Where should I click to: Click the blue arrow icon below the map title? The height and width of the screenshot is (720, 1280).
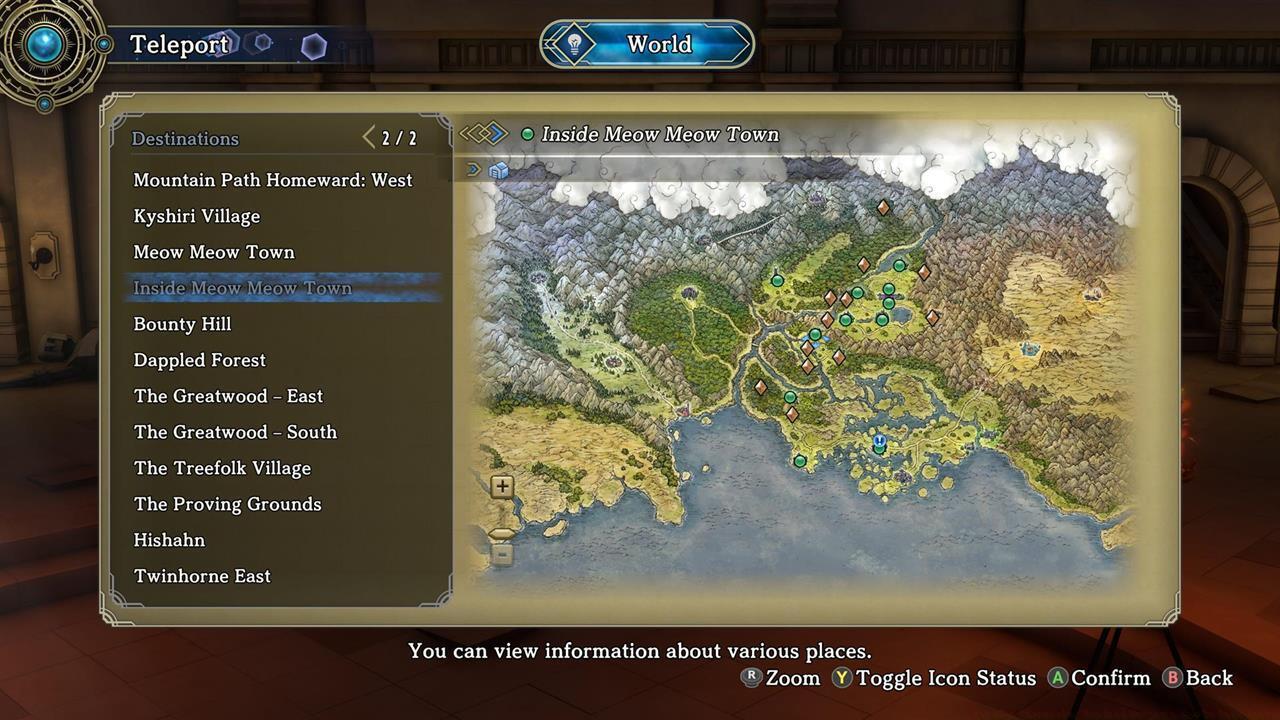coord(471,169)
